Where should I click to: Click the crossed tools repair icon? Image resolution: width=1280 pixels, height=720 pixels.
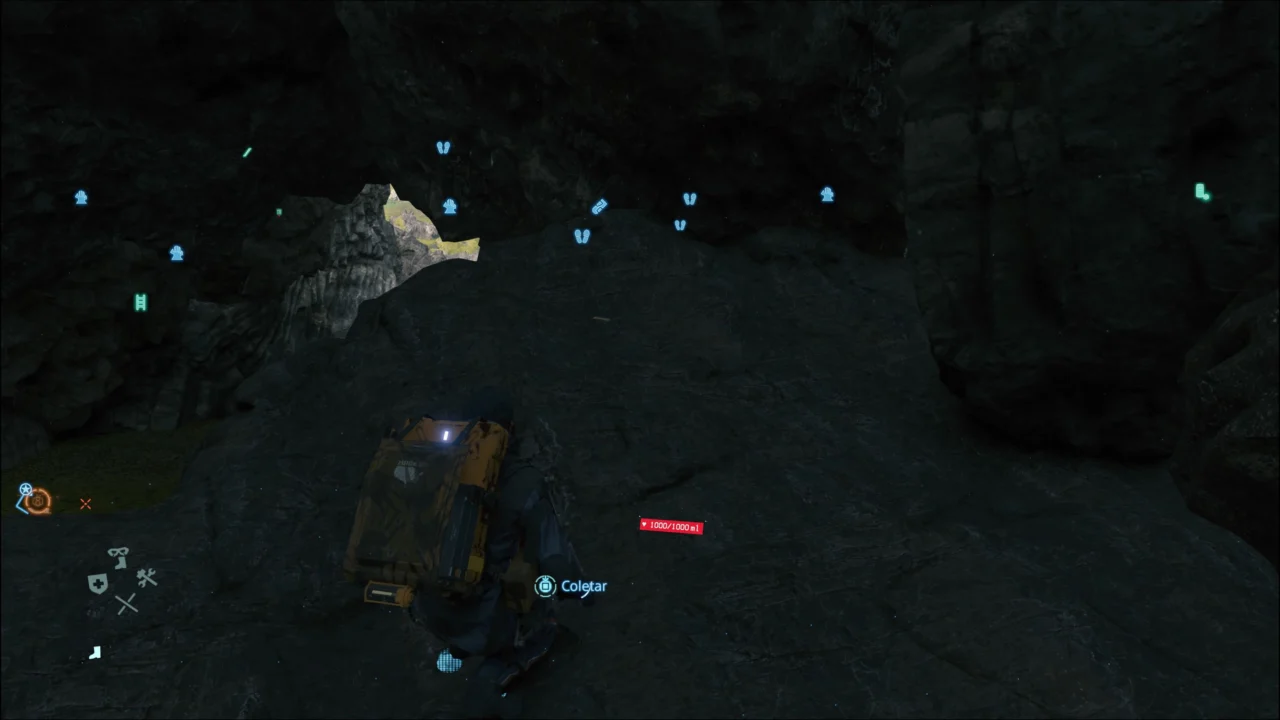click(147, 577)
